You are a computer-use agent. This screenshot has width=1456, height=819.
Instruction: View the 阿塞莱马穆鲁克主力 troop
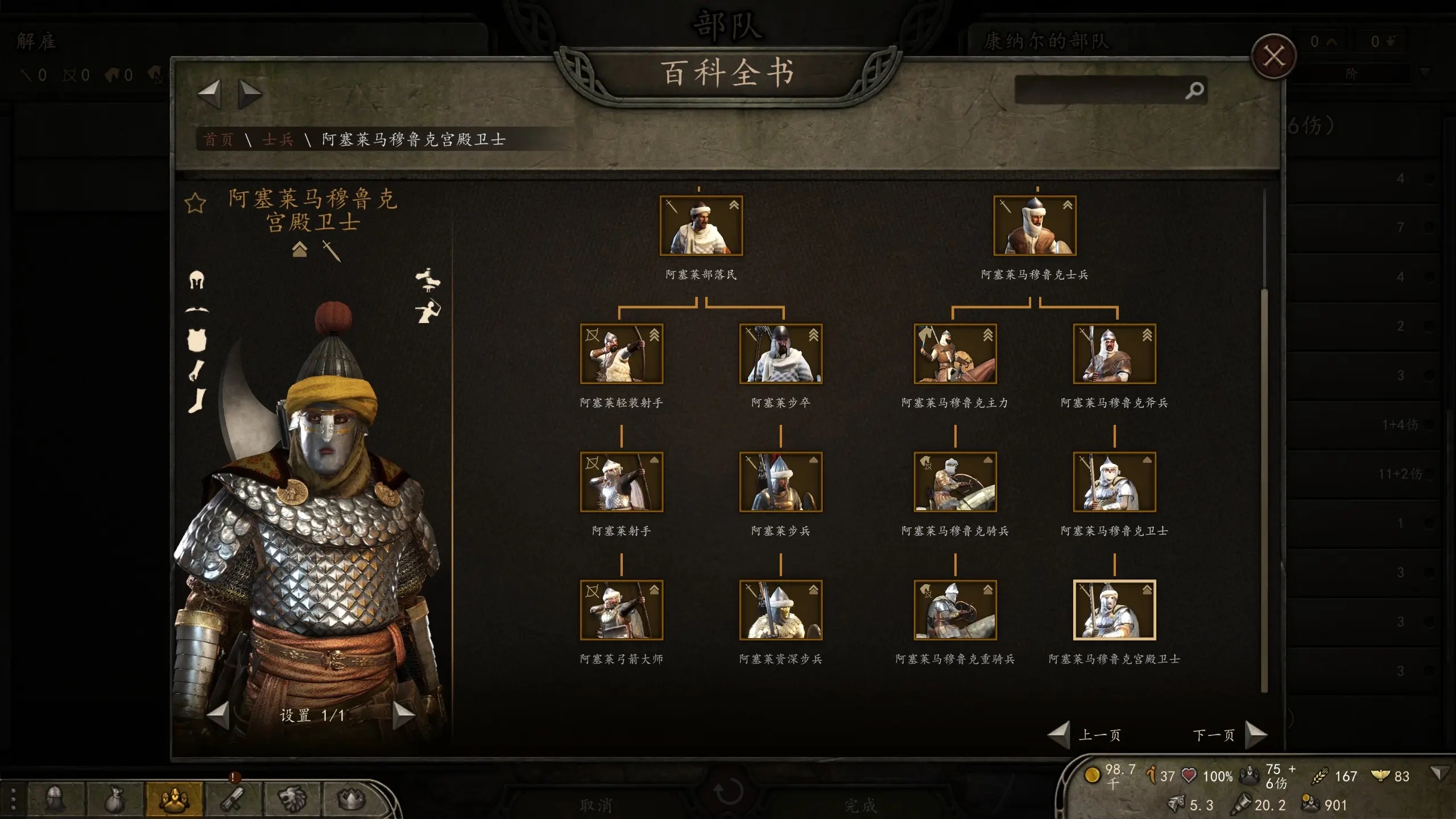[x=955, y=354]
